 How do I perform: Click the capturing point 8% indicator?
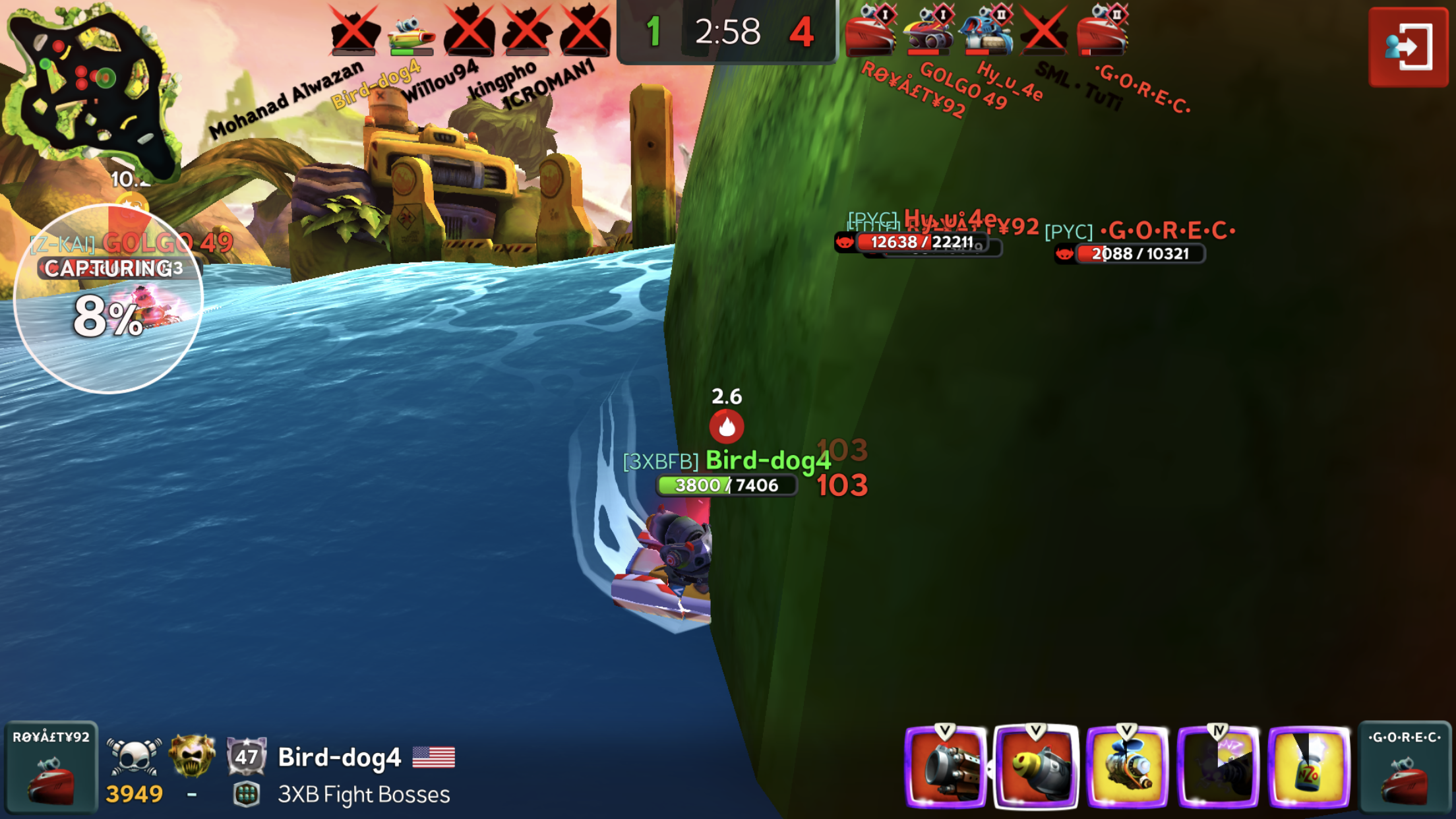coord(109,300)
